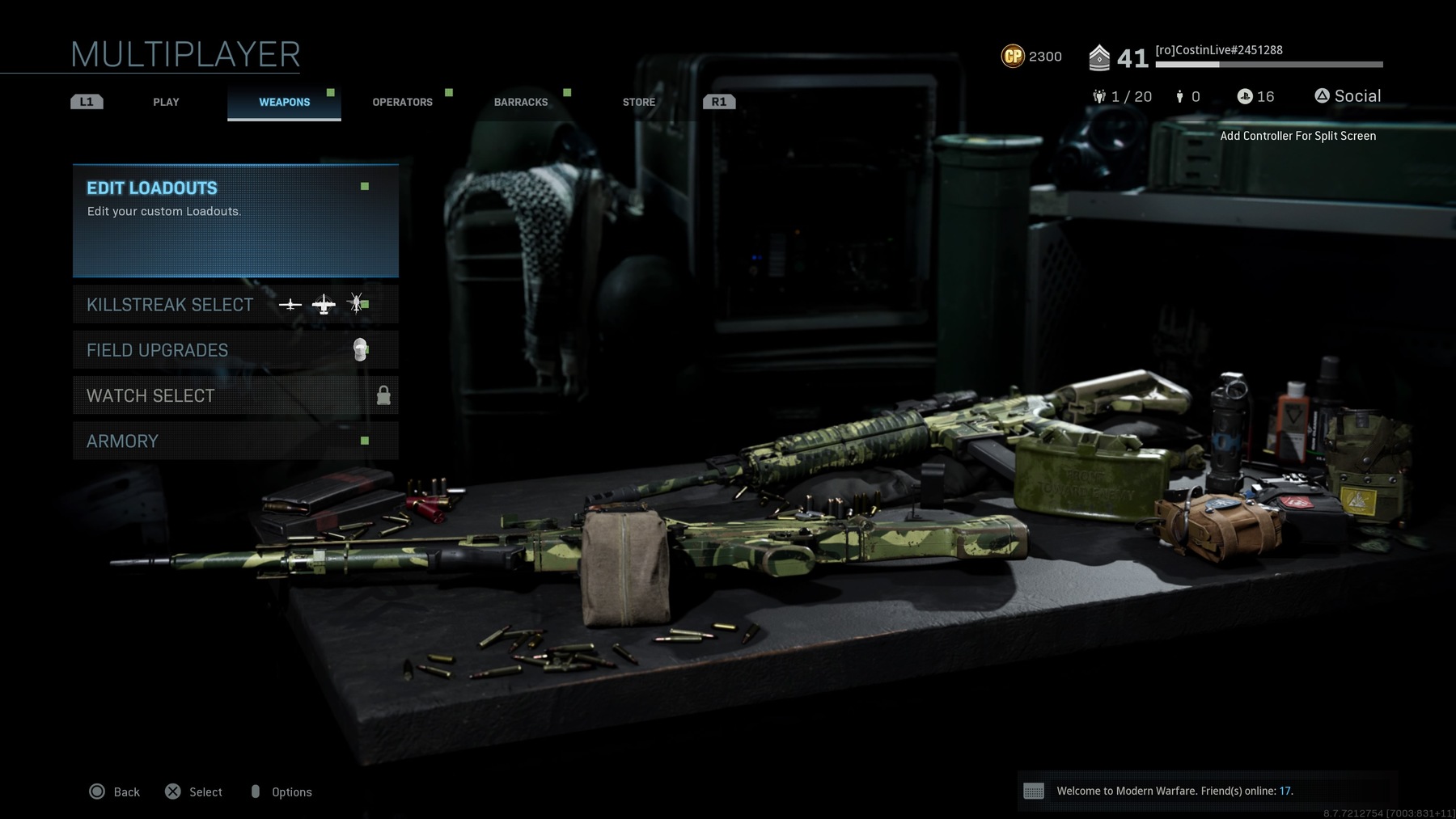Choose Edit Loadouts

tap(235, 221)
